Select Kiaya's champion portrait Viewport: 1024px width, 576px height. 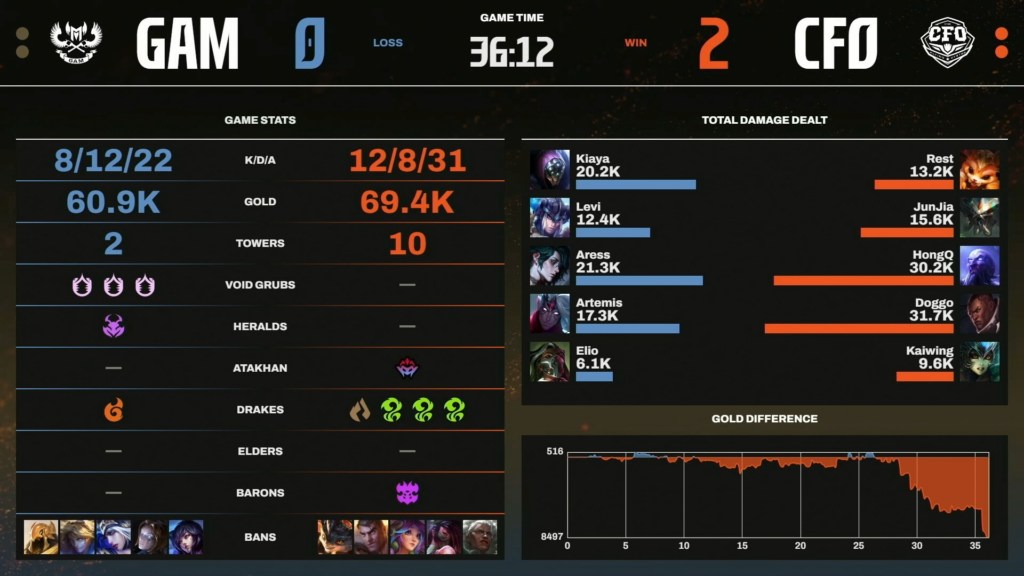click(x=549, y=169)
